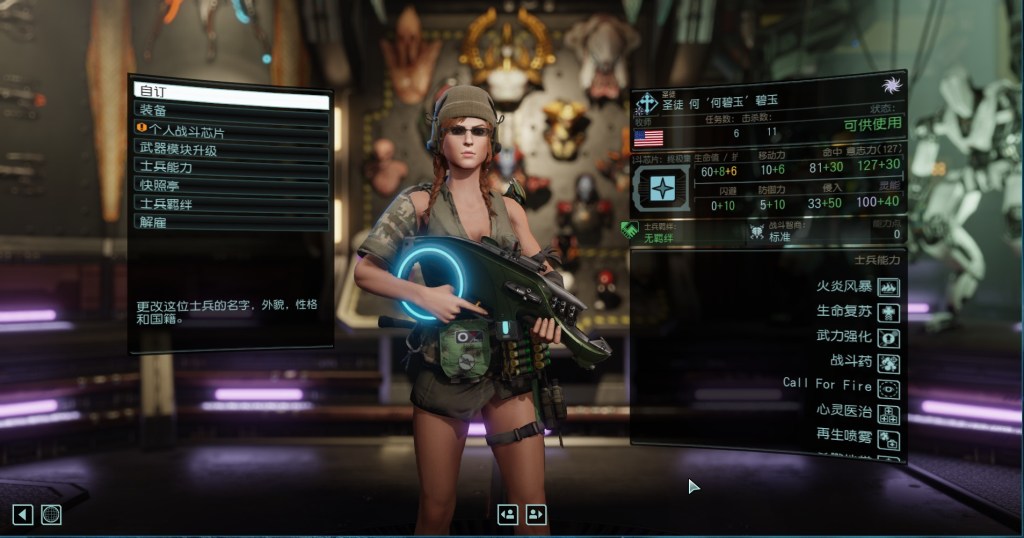Click the globe icon button
The width and height of the screenshot is (1024, 538).
click(x=51, y=514)
